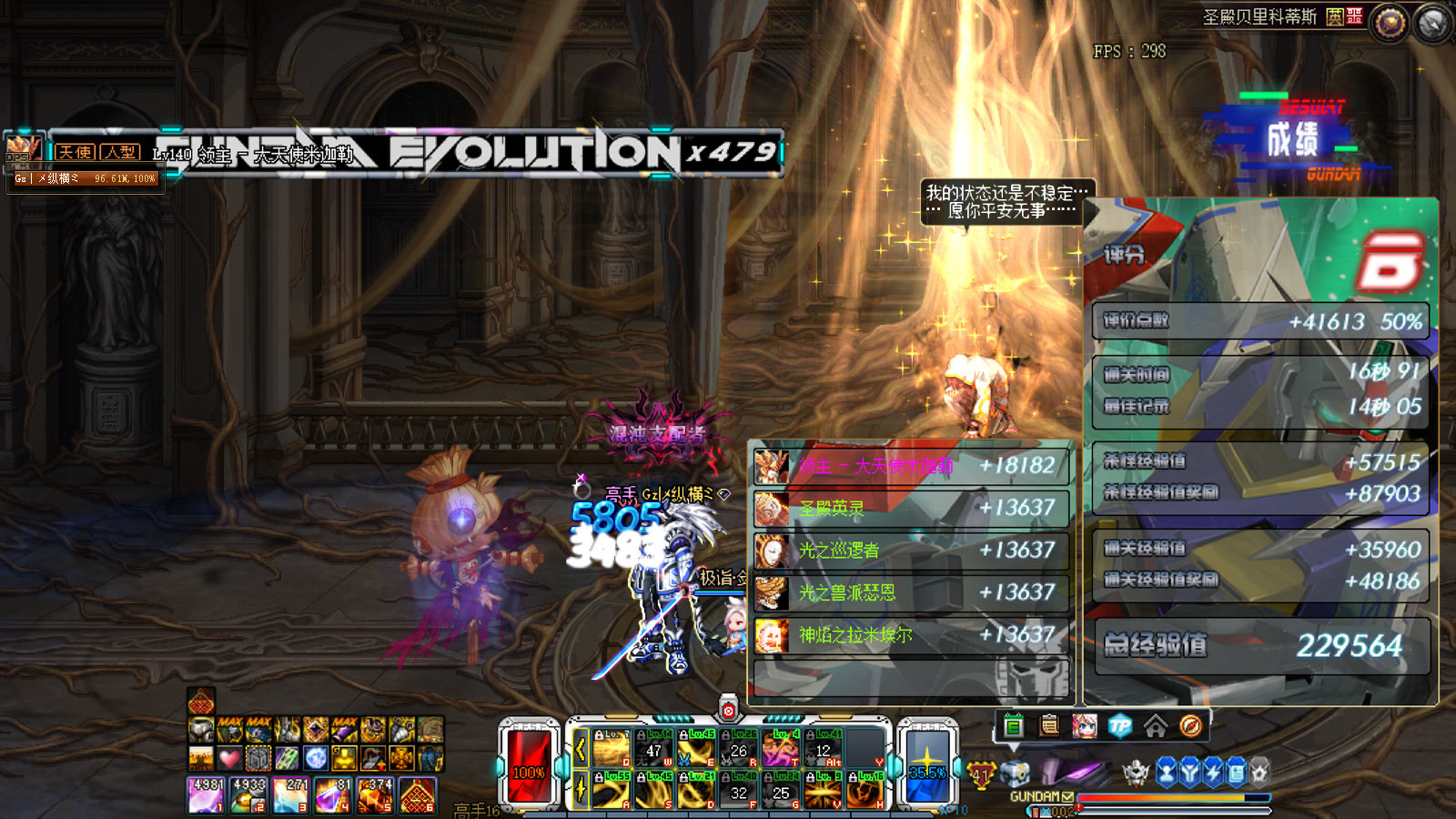
Task: Click the pink heart buff icon
Action: pos(229,757)
